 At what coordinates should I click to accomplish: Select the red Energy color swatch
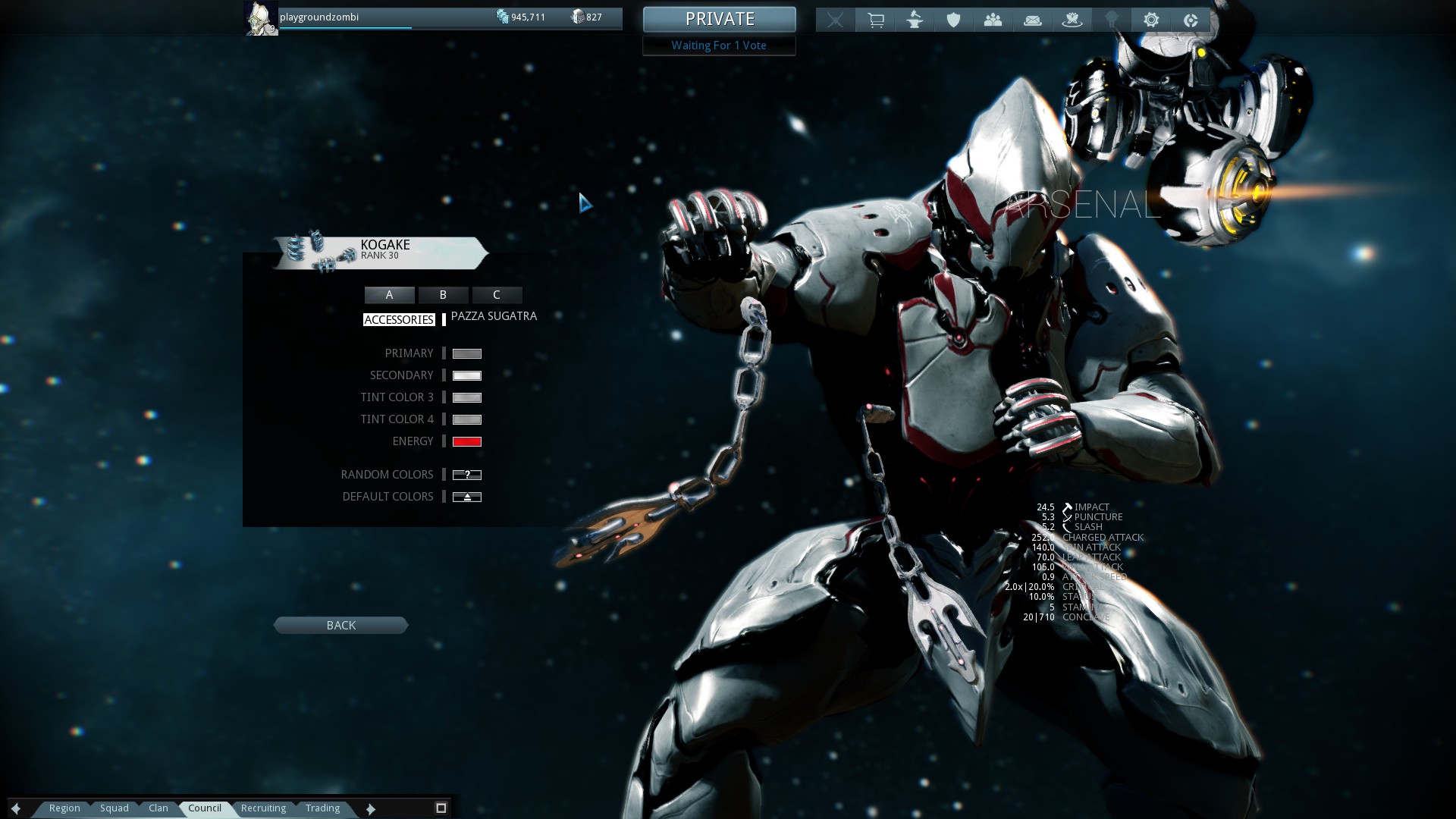(466, 441)
